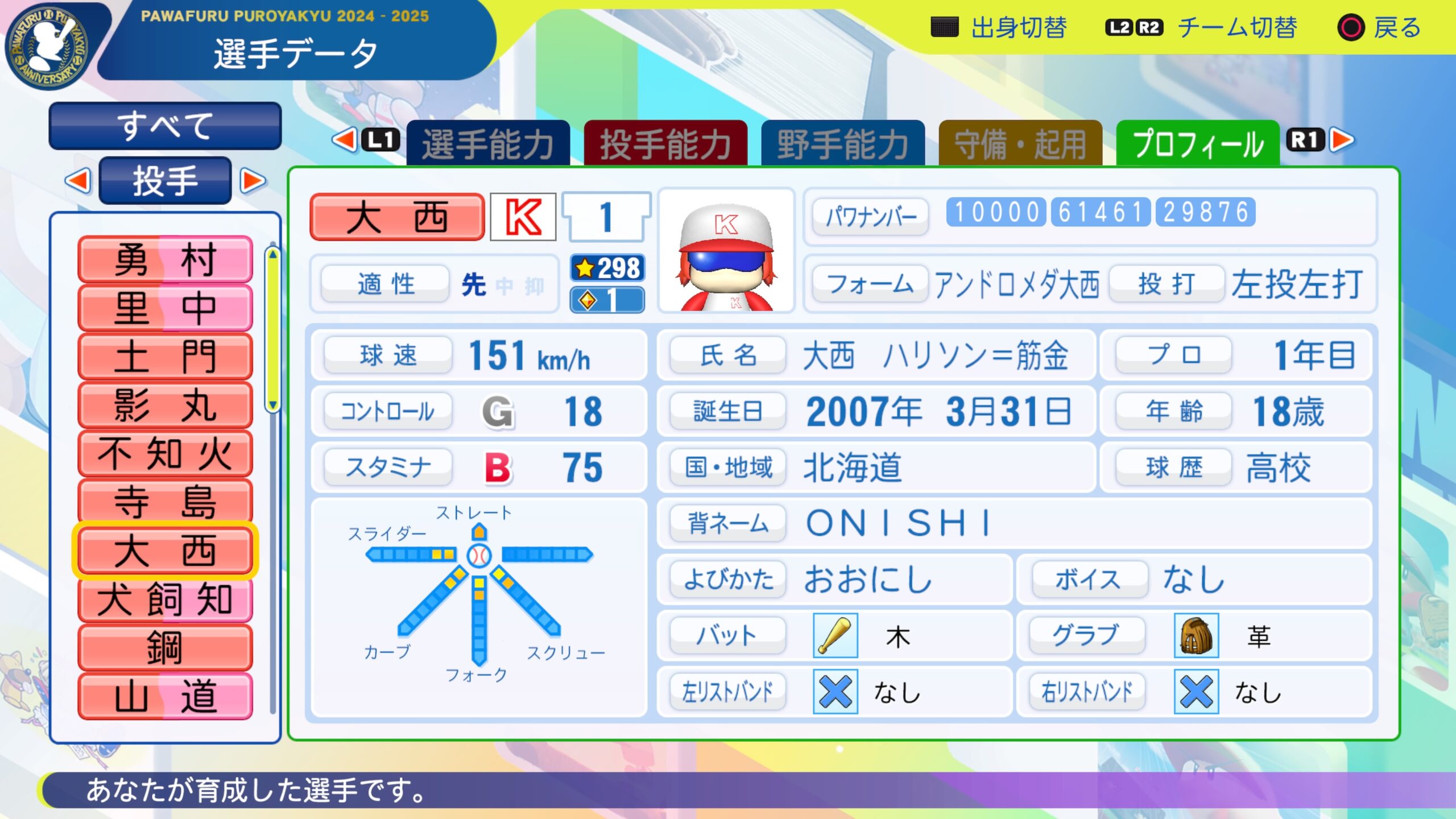The height and width of the screenshot is (819, 1456).
Task: Open the プロフィール tab
Action: click(1198, 143)
